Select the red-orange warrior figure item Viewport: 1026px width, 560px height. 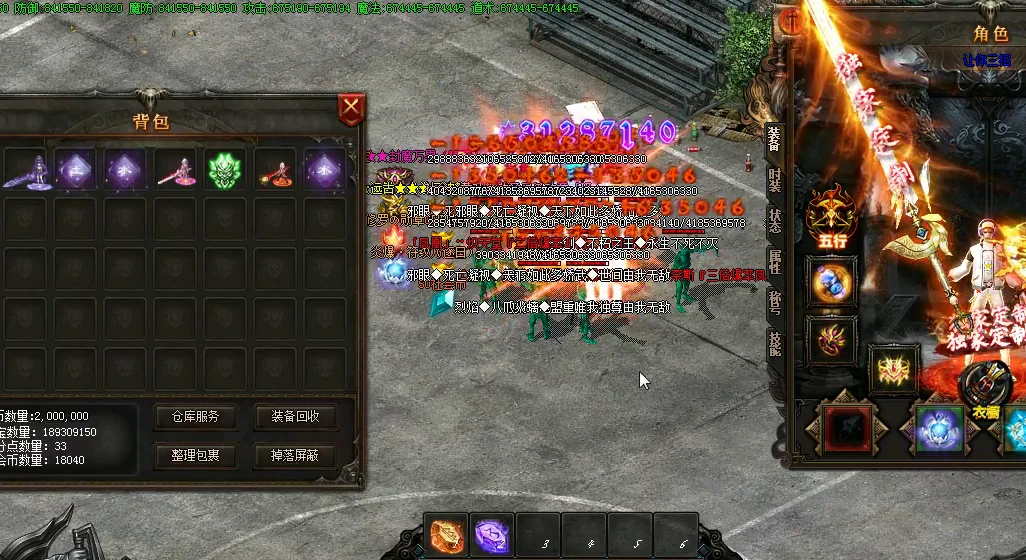274,170
